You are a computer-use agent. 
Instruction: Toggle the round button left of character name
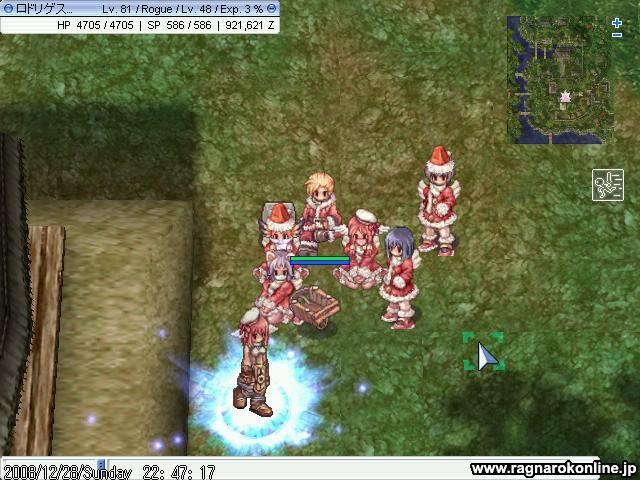7,8
